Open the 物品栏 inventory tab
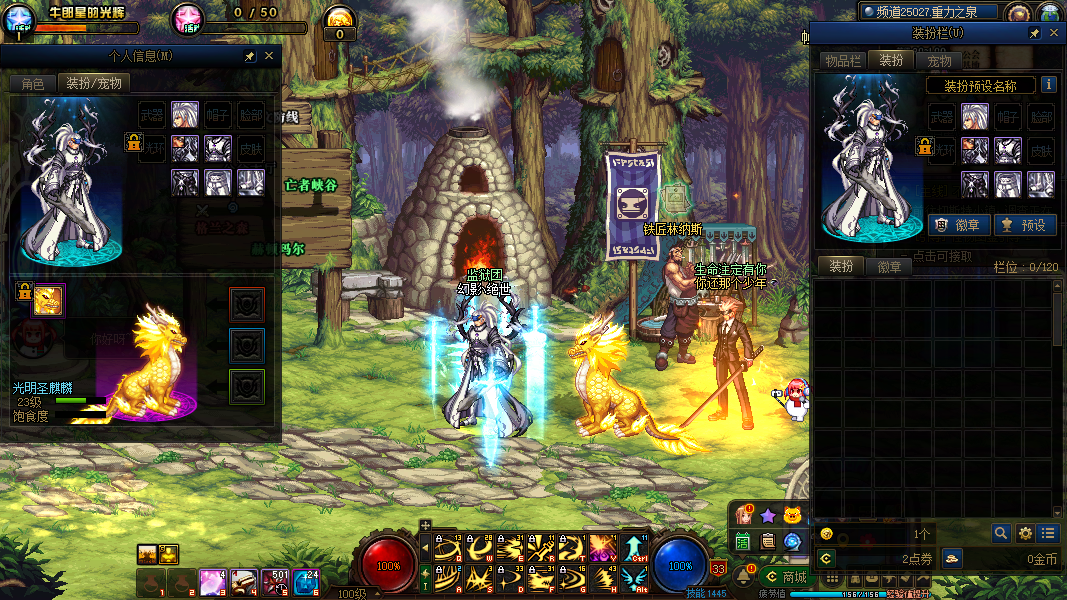This screenshot has width=1067, height=600. [x=842, y=61]
